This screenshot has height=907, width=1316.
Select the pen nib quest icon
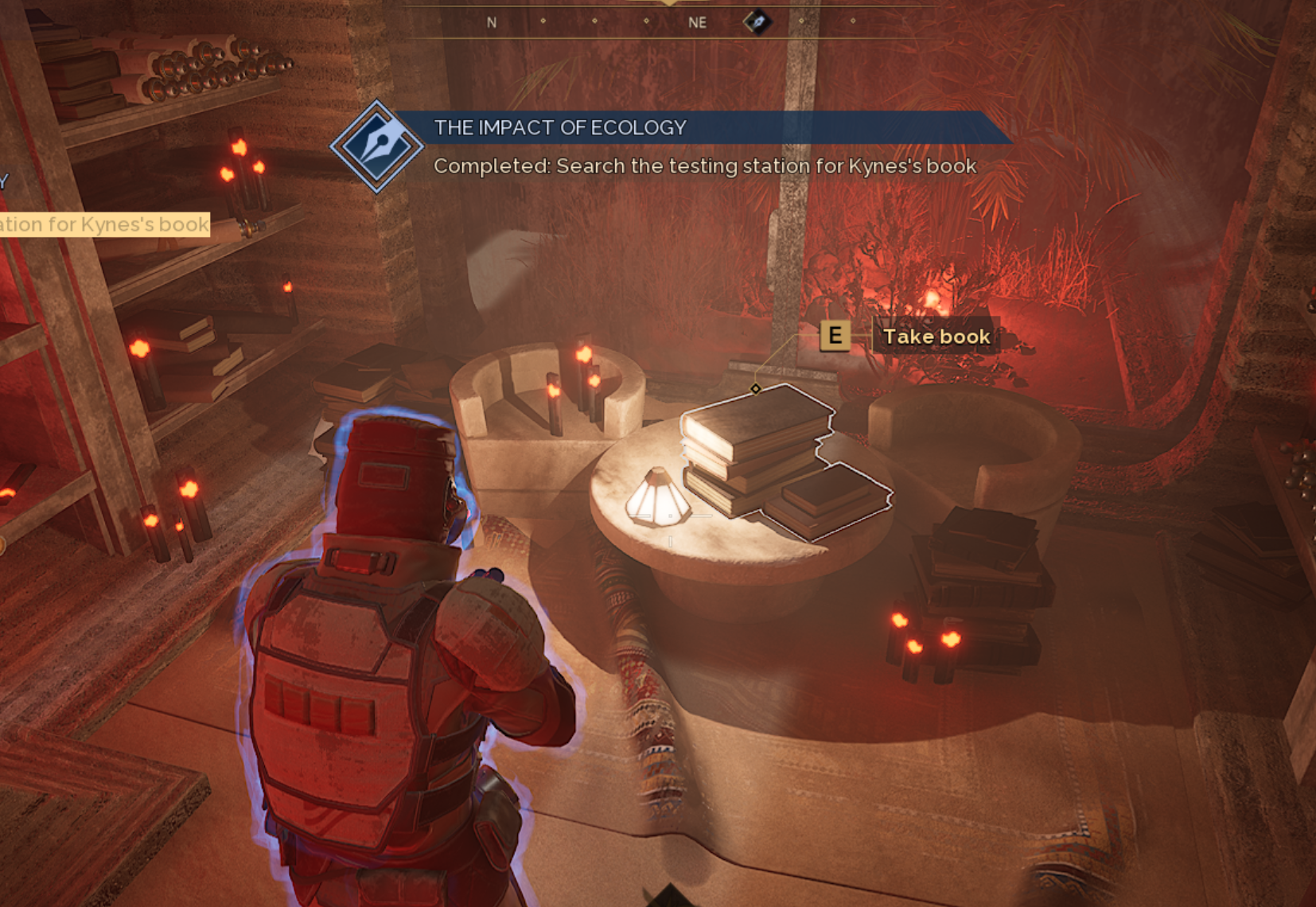point(376,146)
